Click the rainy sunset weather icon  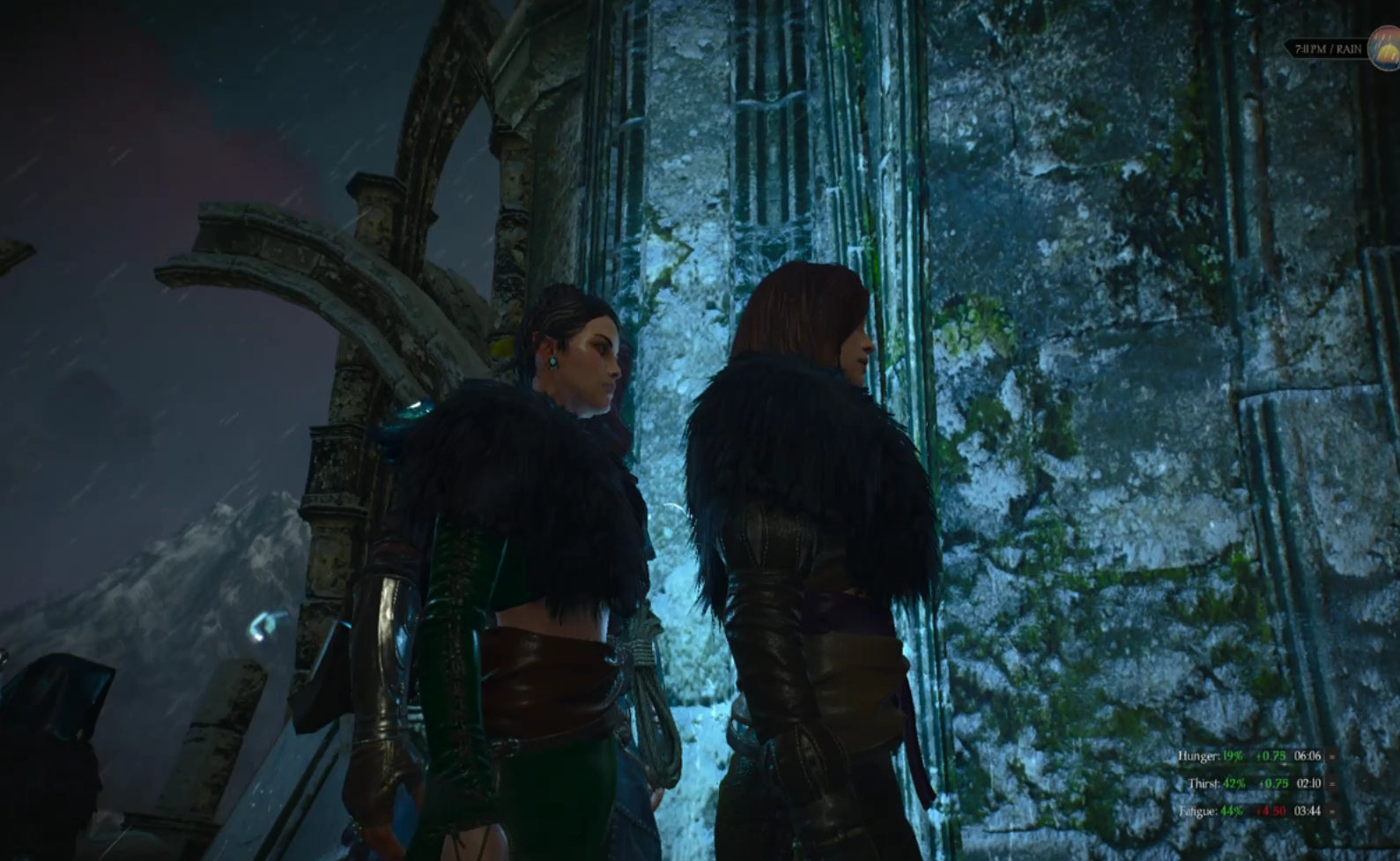[1386, 48]
